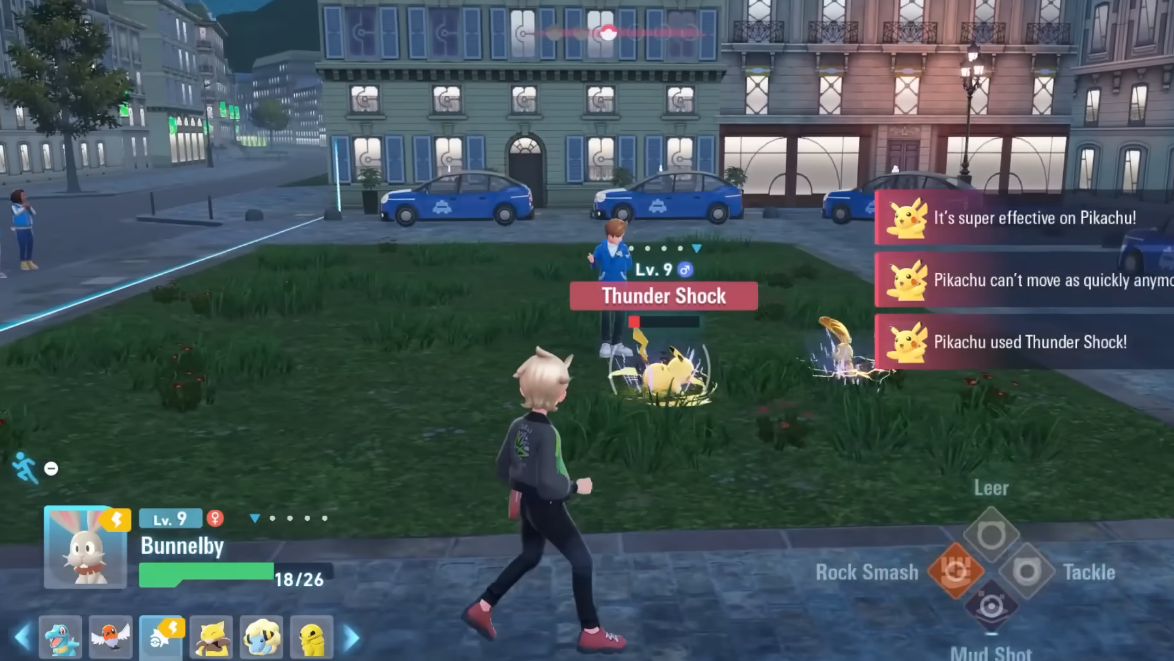Use the Leer move
The height and width of the screenshot is (661, 1174).
[x=991, y=534]
